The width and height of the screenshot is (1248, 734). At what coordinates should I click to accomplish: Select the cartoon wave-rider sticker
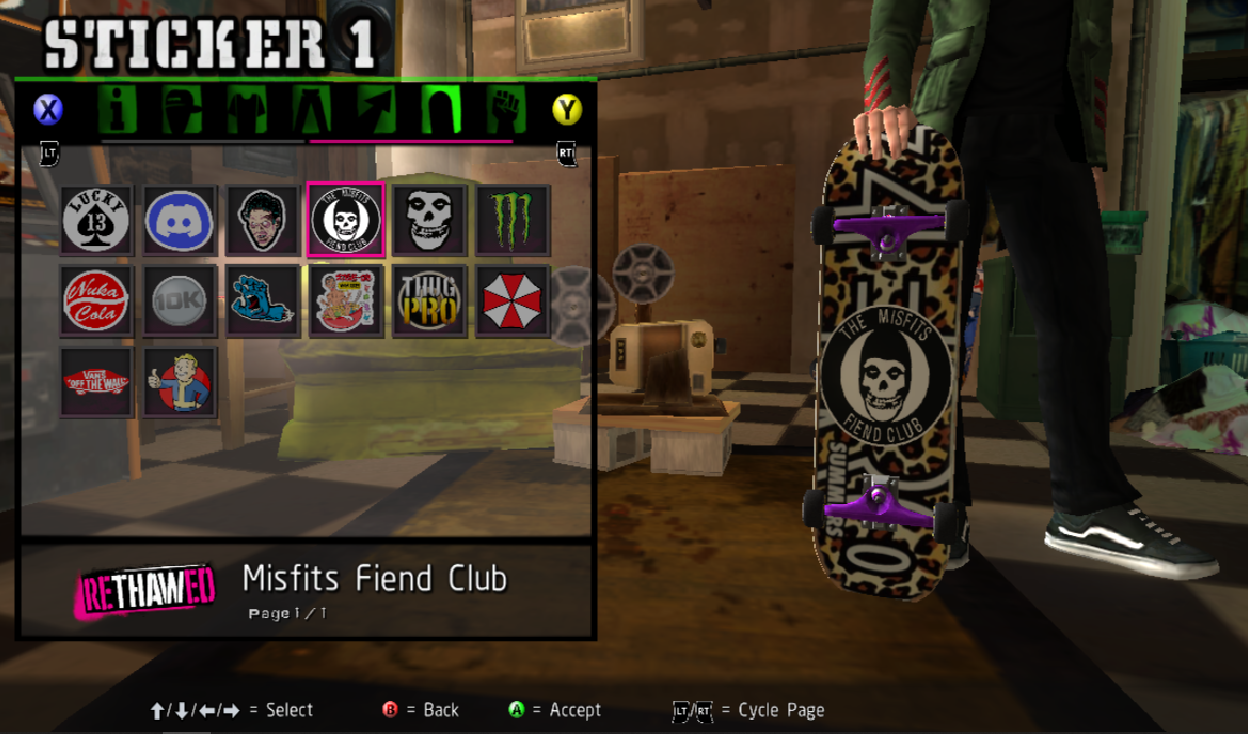tap(346, 300)
